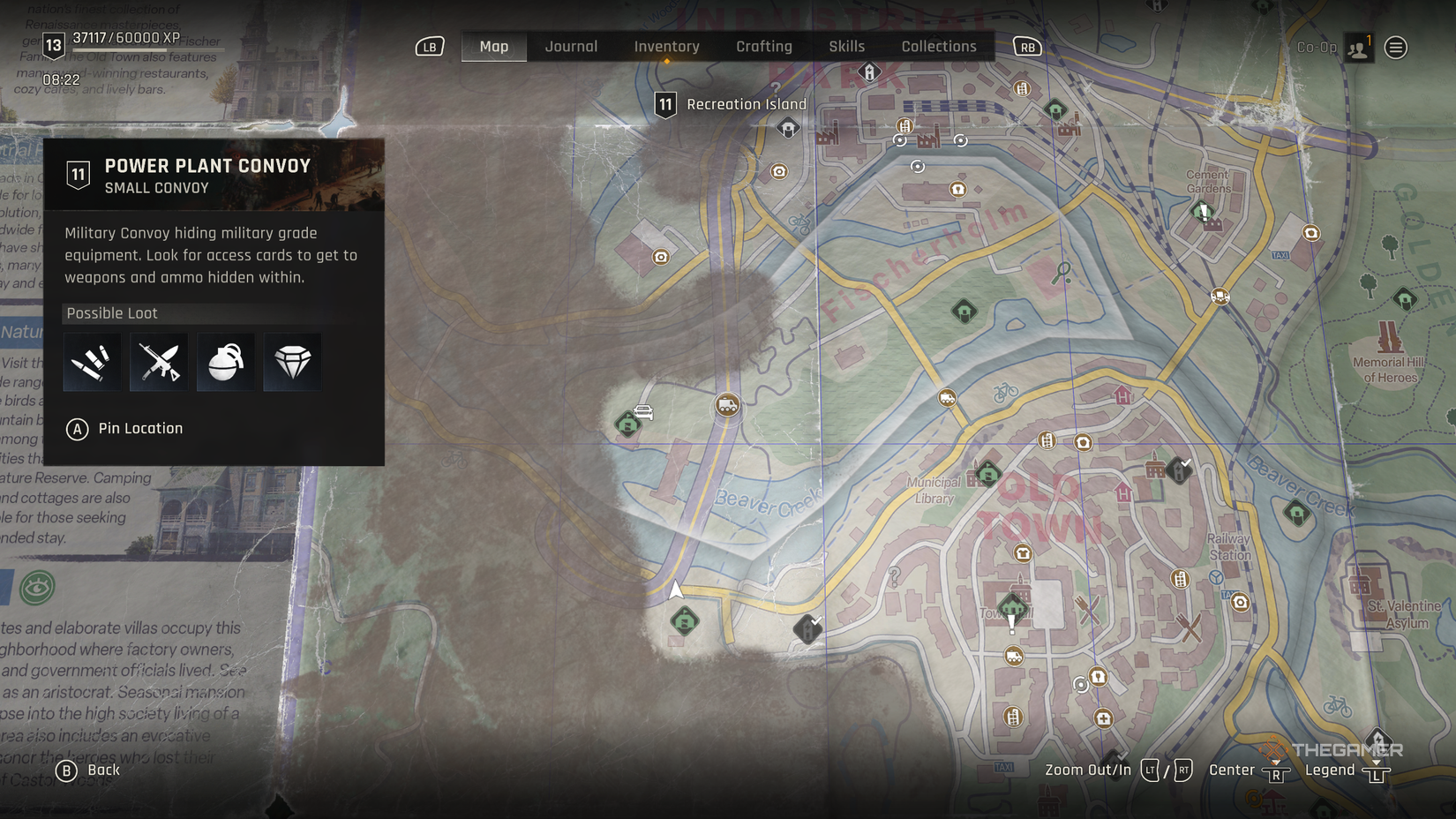Screen dimensions: 1456x819
Task: Open the hamburger menu in the corner
Action: coord(1394,48)
